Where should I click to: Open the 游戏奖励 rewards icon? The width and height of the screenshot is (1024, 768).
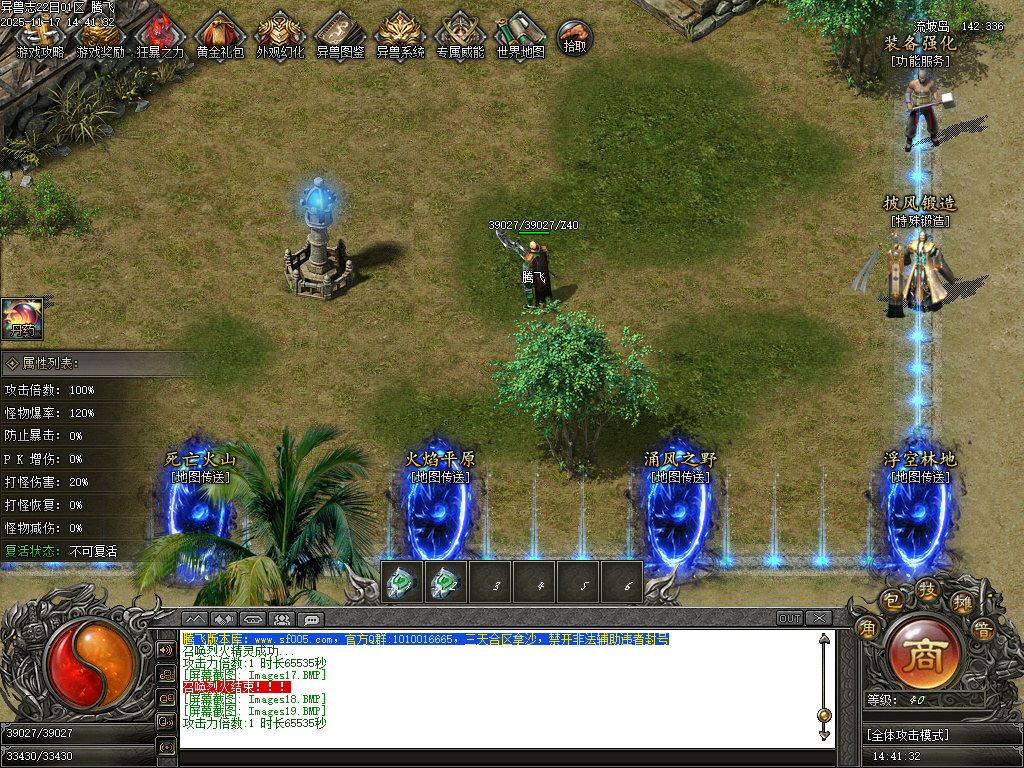(100, 35)
